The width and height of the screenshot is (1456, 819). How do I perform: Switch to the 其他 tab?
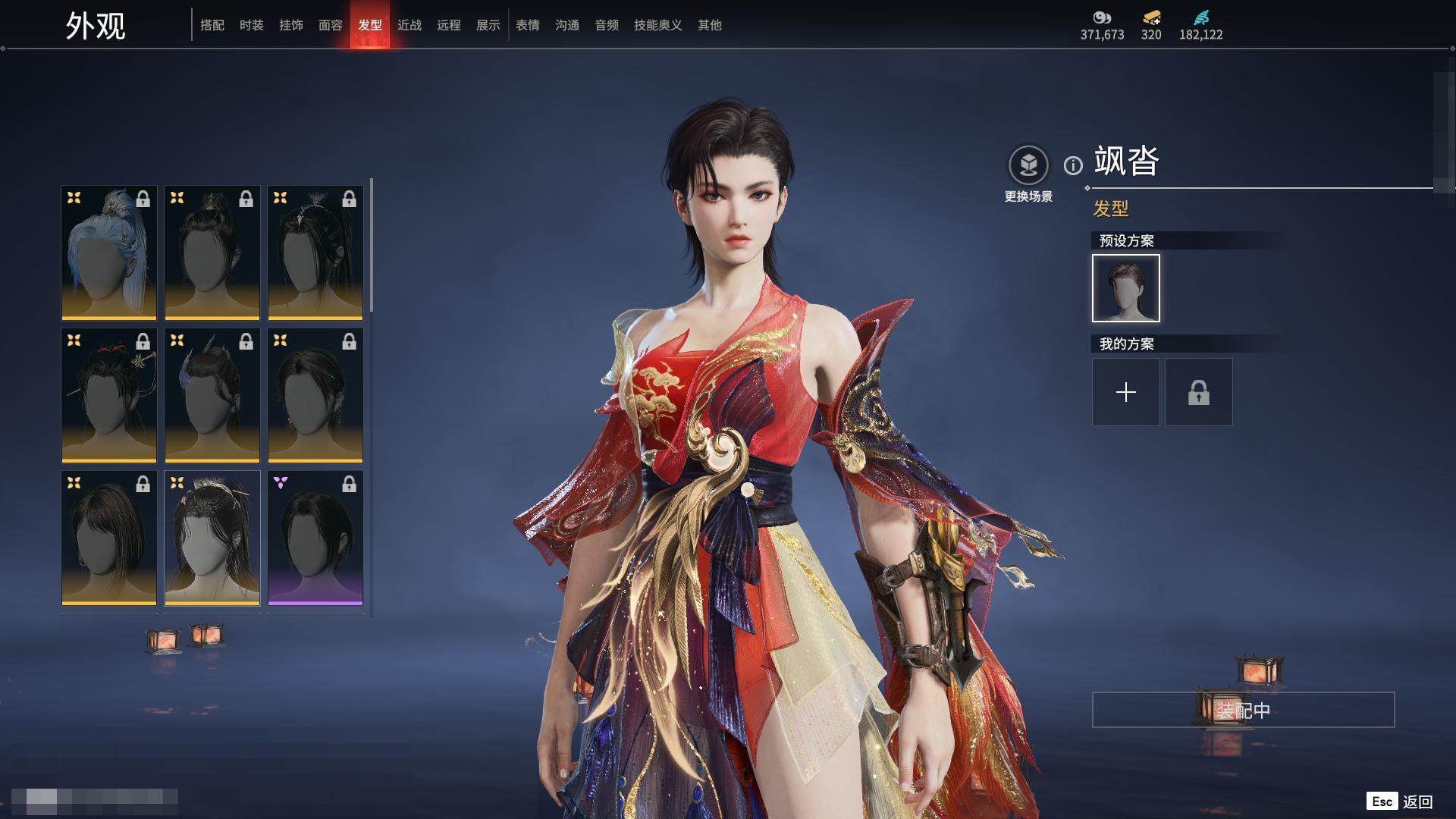tap(710, 25)
